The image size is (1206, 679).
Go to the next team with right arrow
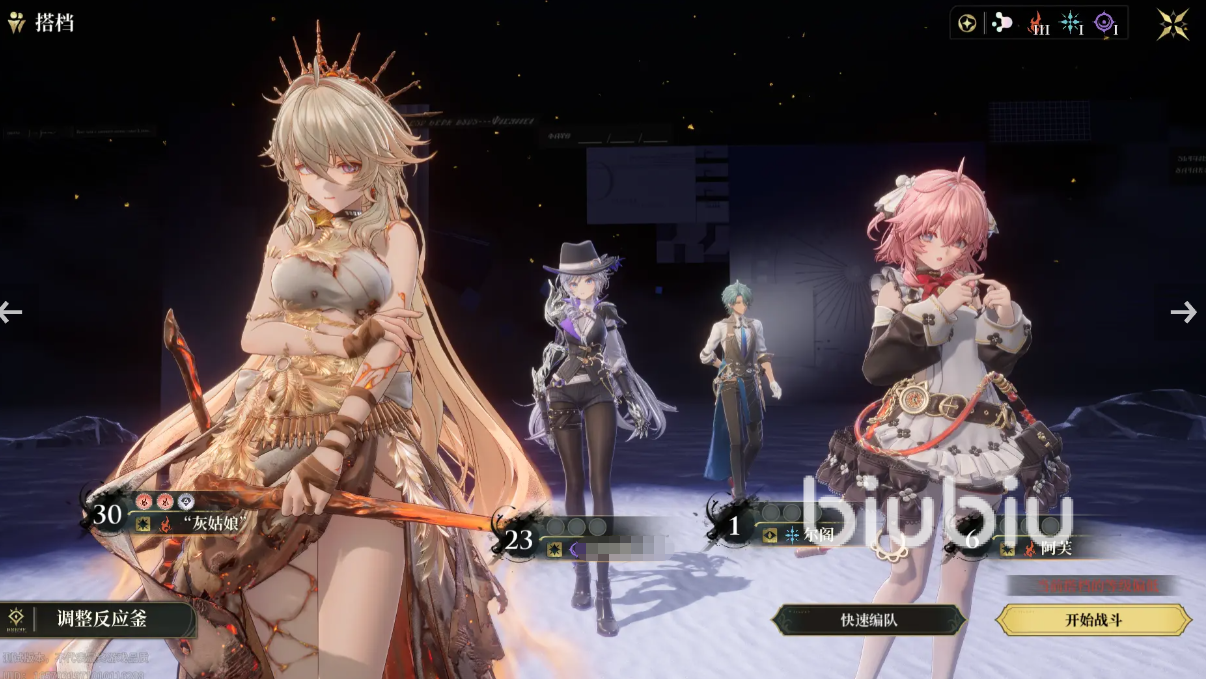(1183, 312)
